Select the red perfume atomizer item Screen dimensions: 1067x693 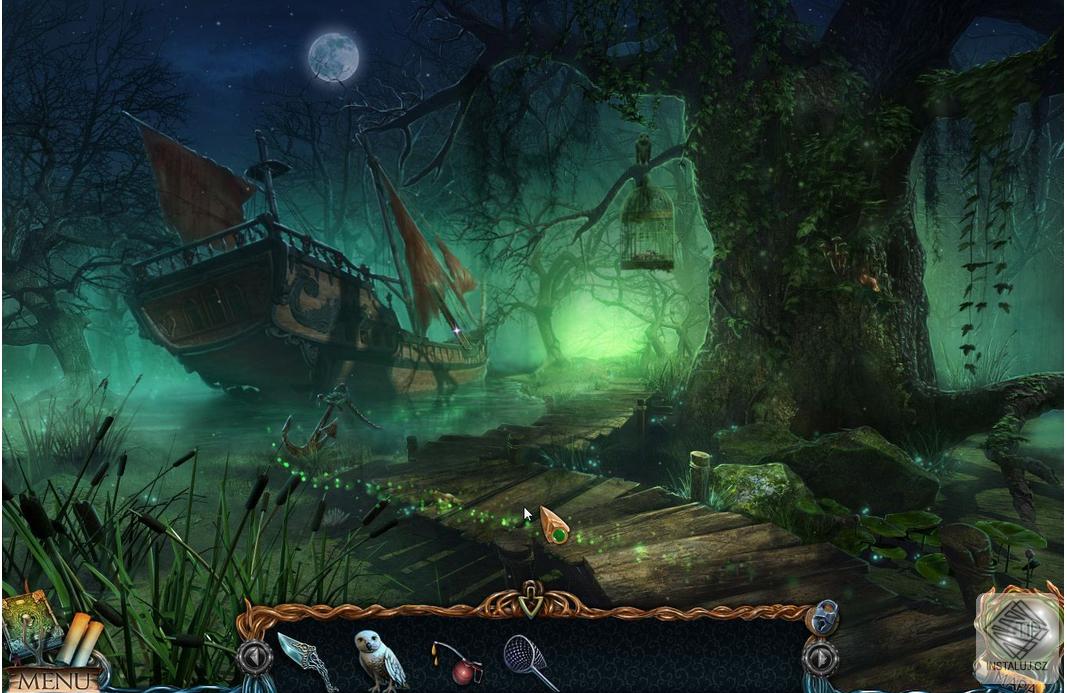458,662
